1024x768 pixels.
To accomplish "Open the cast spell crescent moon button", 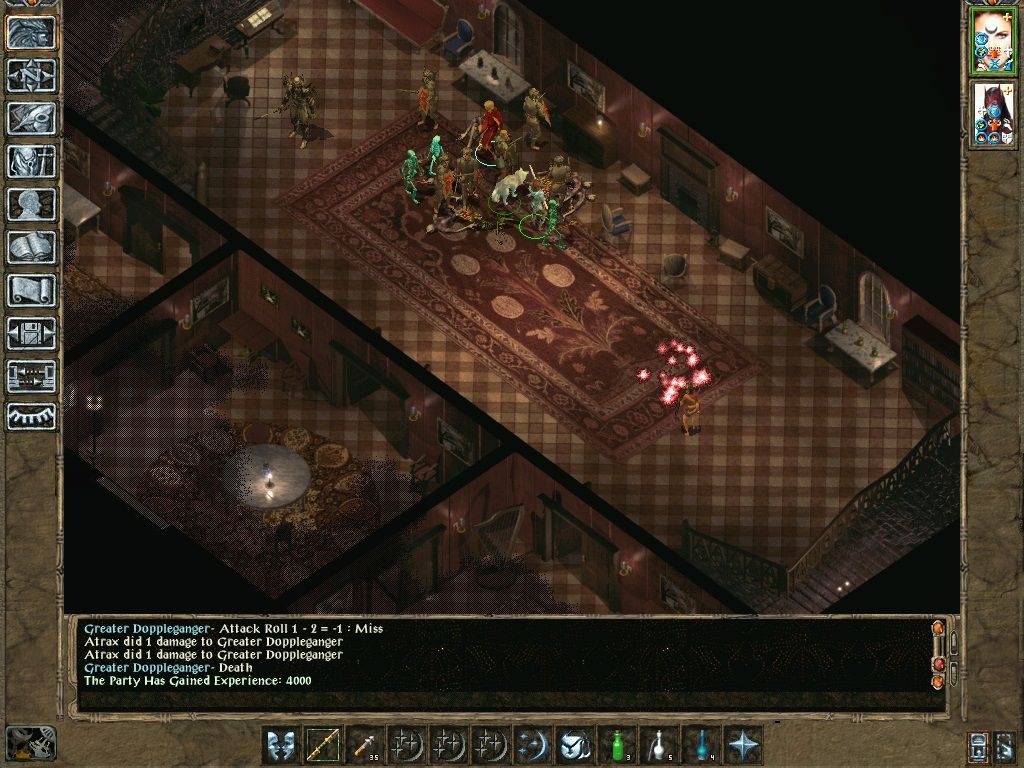I will (x=529, y=745).
